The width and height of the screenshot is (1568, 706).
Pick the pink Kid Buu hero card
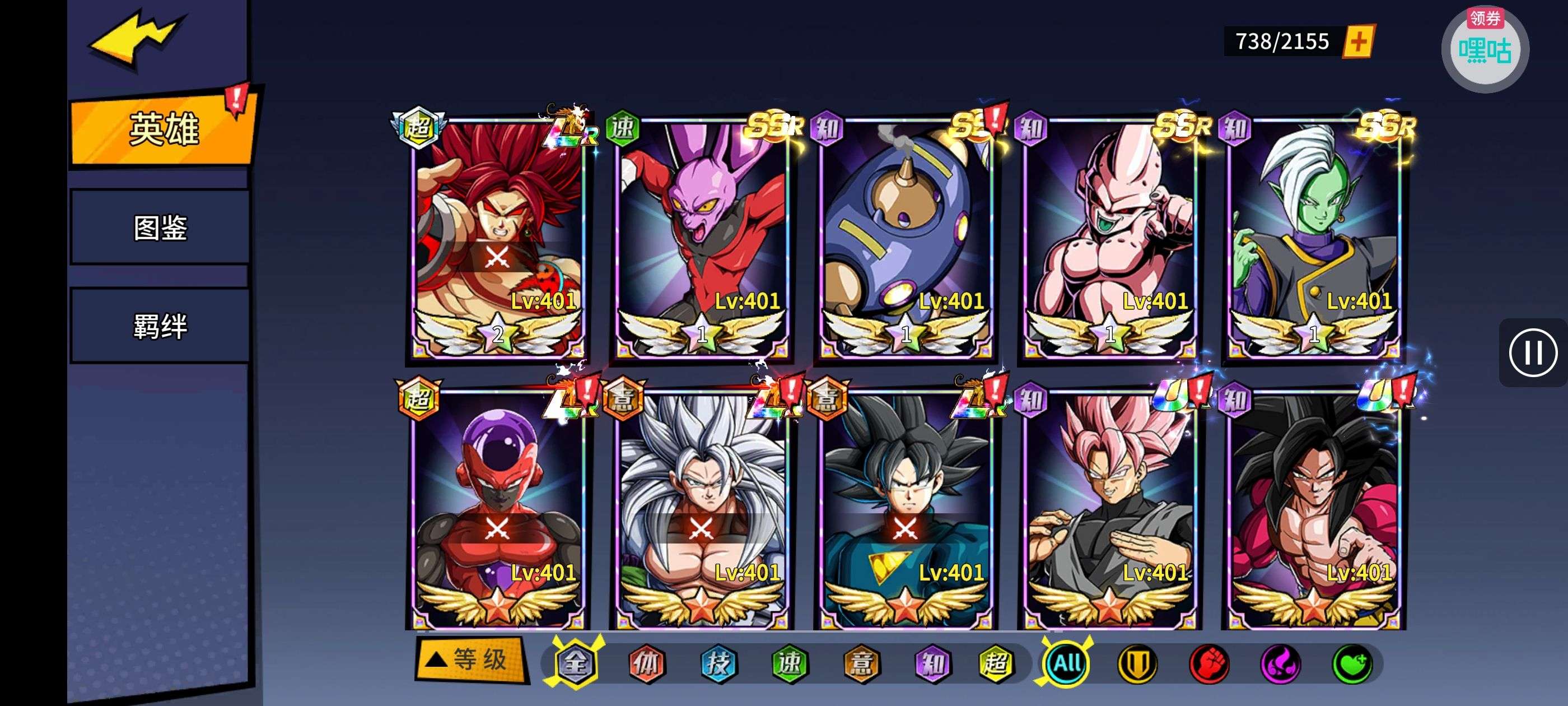click(x=1110, y=238)
